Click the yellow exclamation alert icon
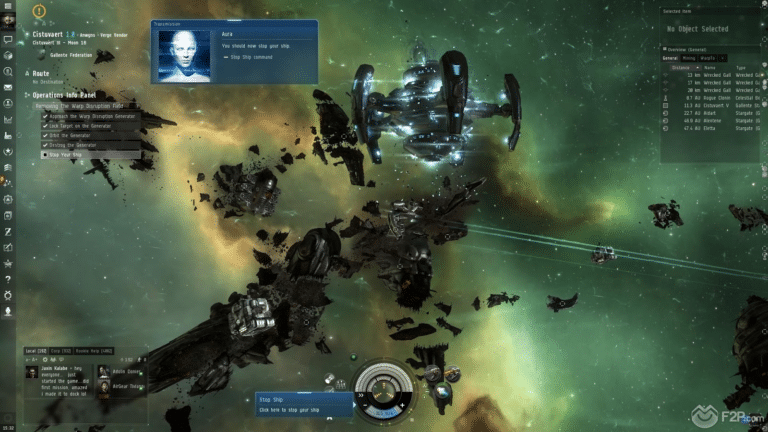Screen dimensions: 768x432 point(39,12)
